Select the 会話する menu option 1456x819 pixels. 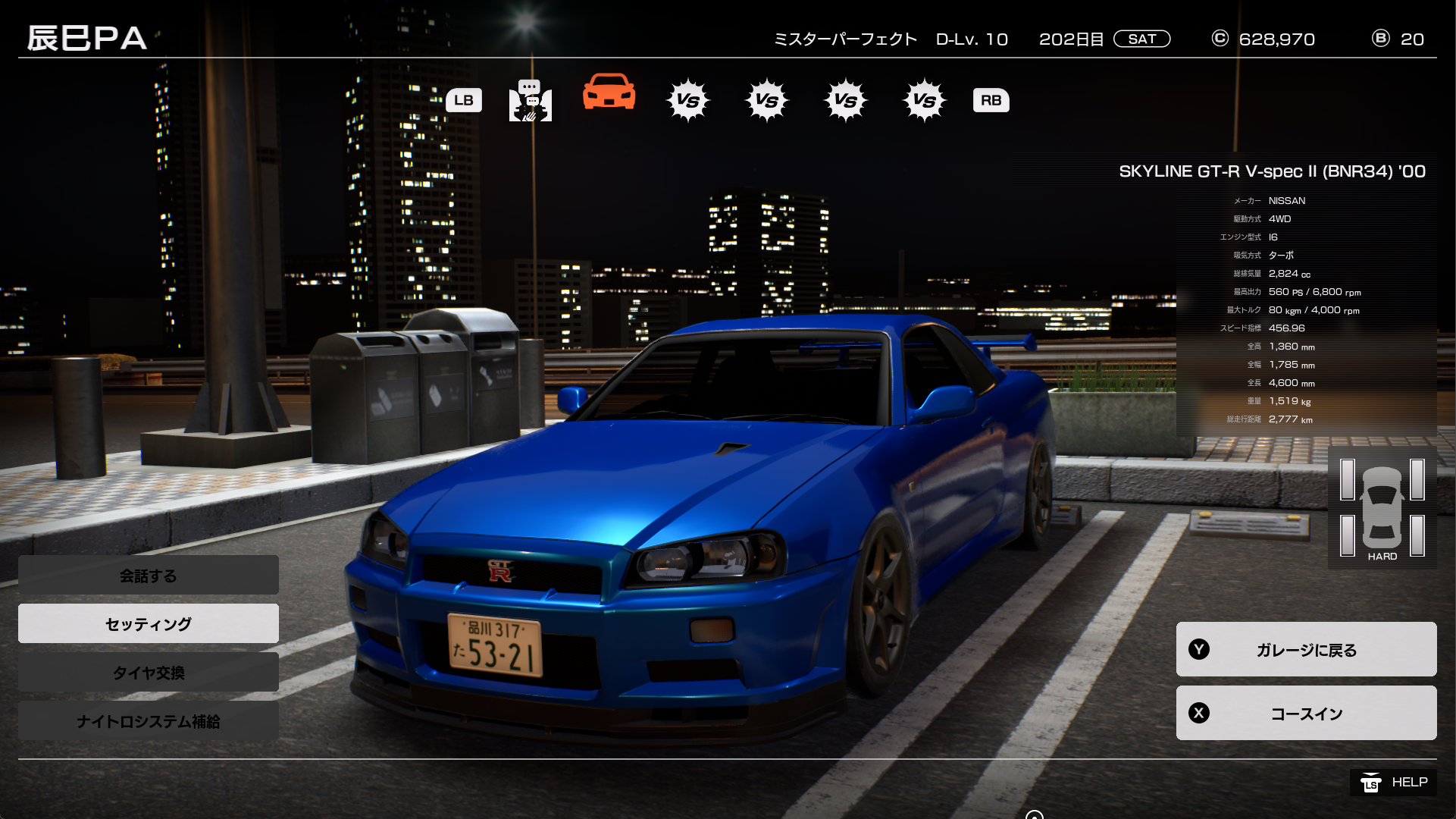point(149,576)
